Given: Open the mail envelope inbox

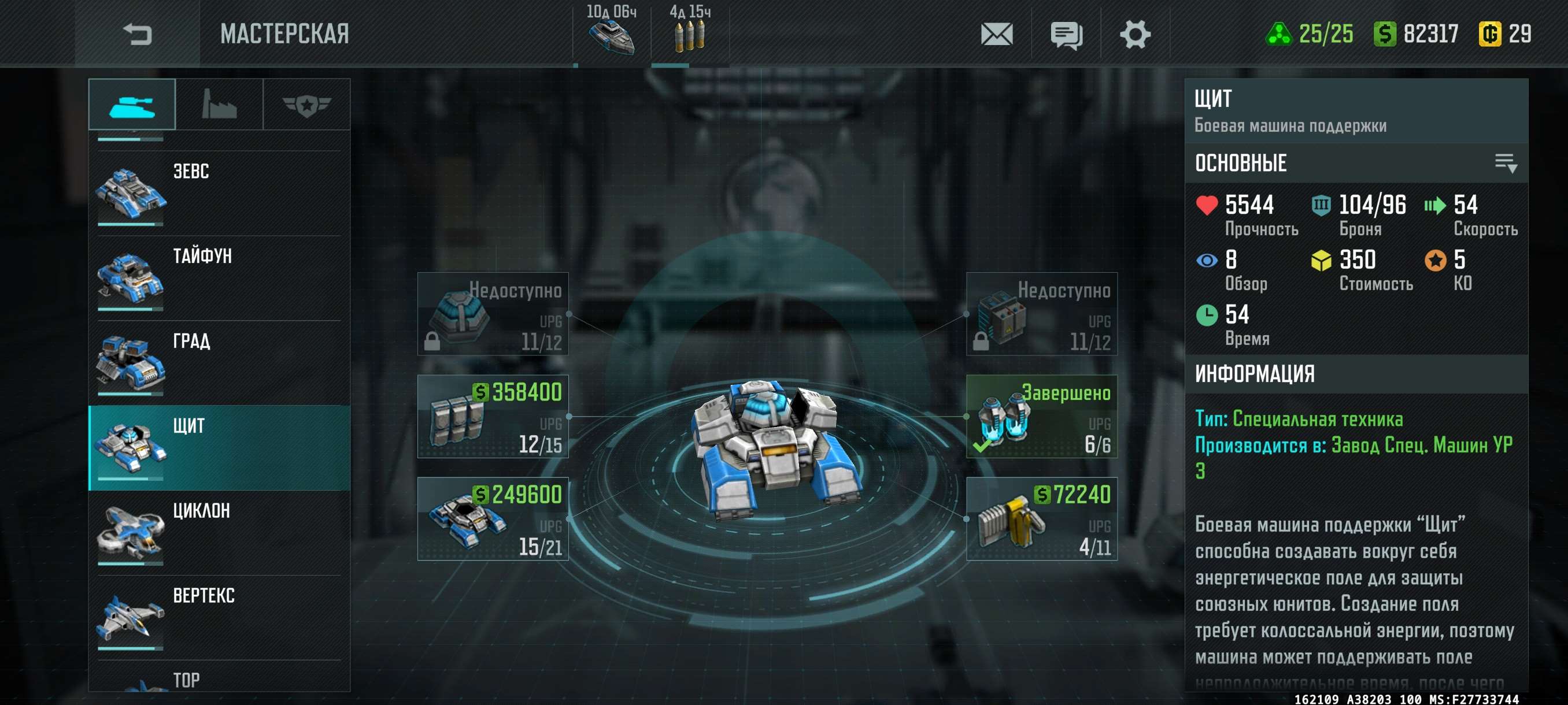Looking at the screenshot, I should point(996,34).
